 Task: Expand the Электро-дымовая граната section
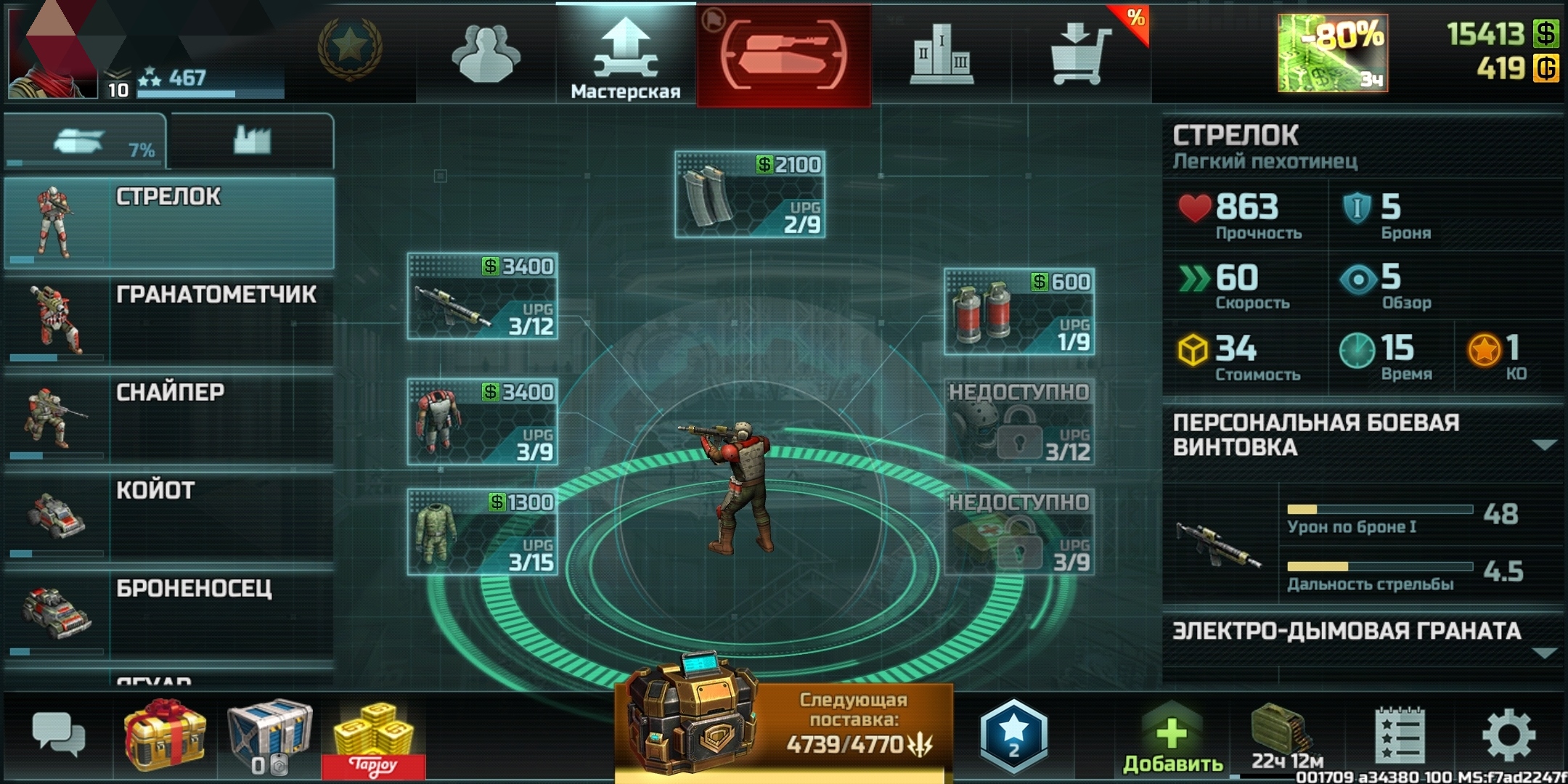[1543, 652]
